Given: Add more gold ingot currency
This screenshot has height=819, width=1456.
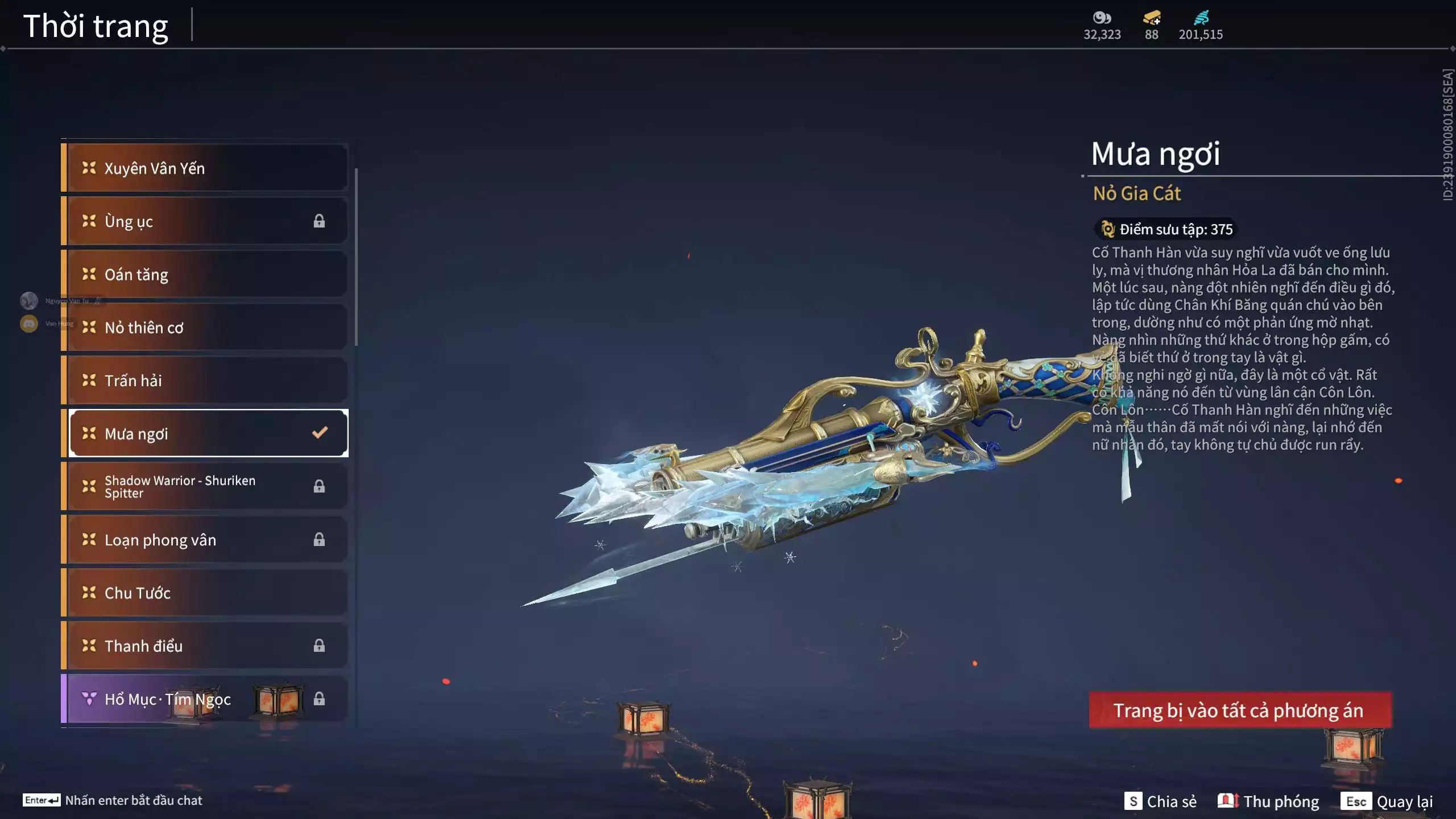Looking at the screenshot, I should pyautogui.click(x=1152, y=19).
